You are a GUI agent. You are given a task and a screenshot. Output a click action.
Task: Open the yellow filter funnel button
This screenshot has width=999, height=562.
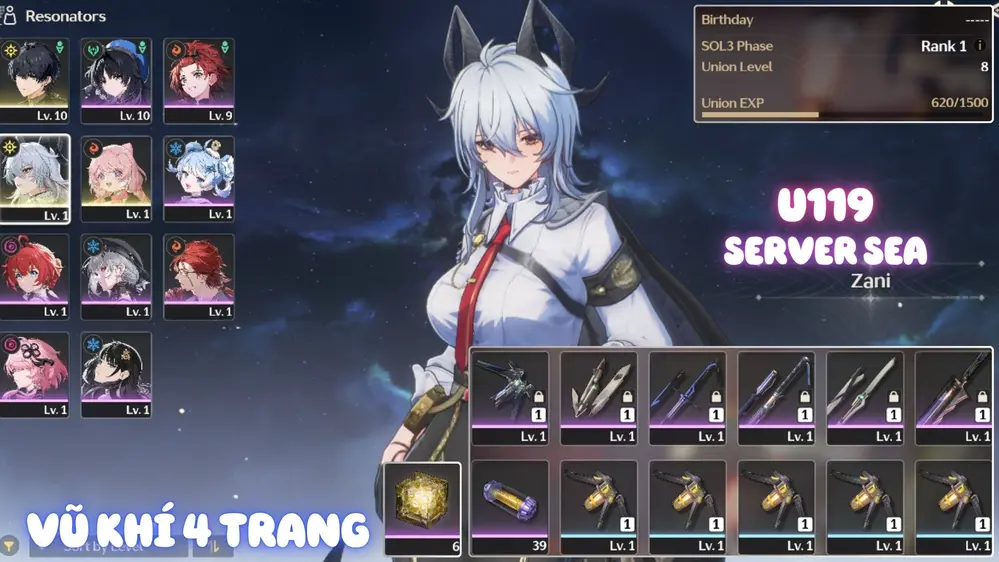pos(10,545)
